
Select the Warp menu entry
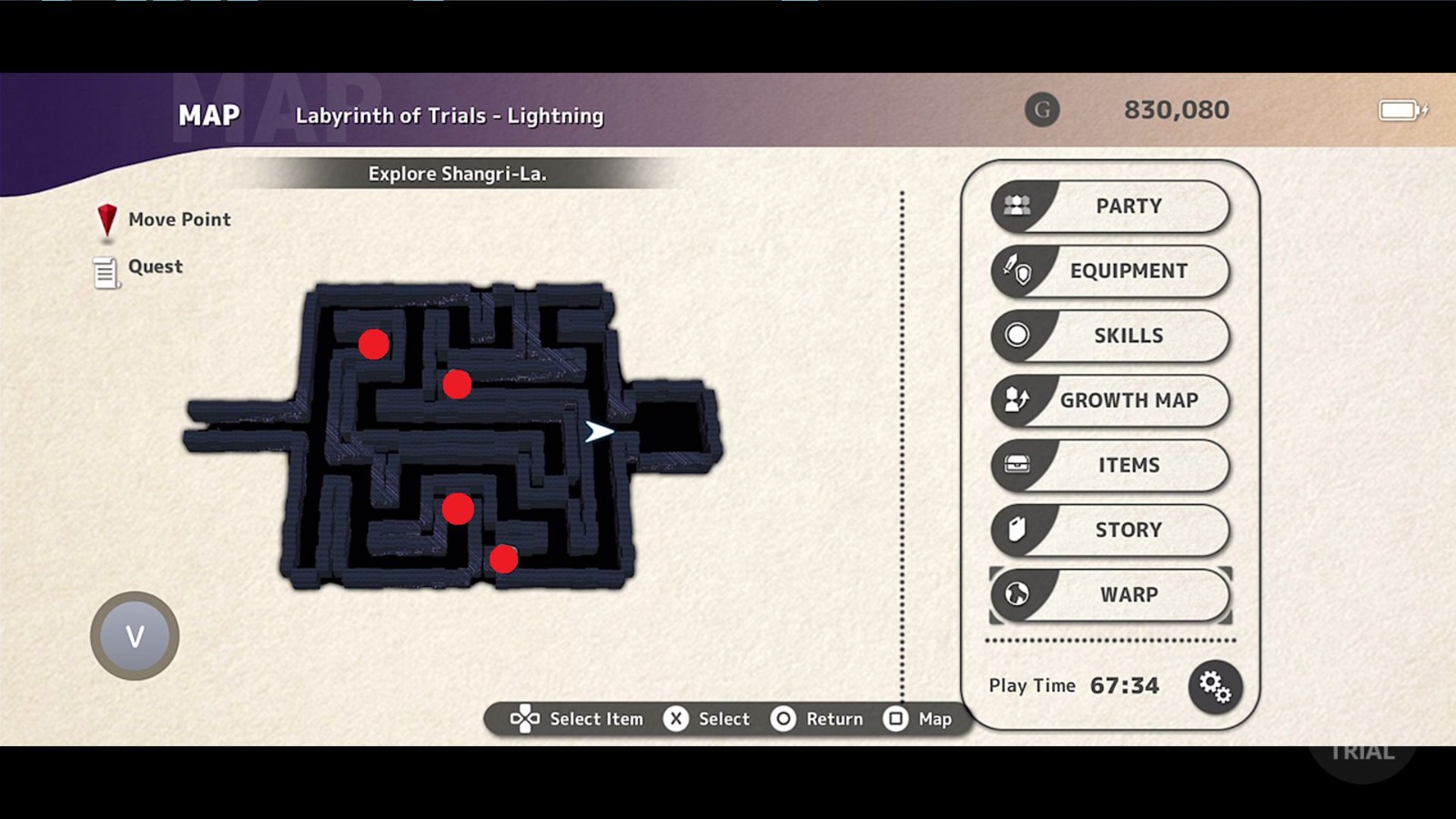click(1128, 594)
